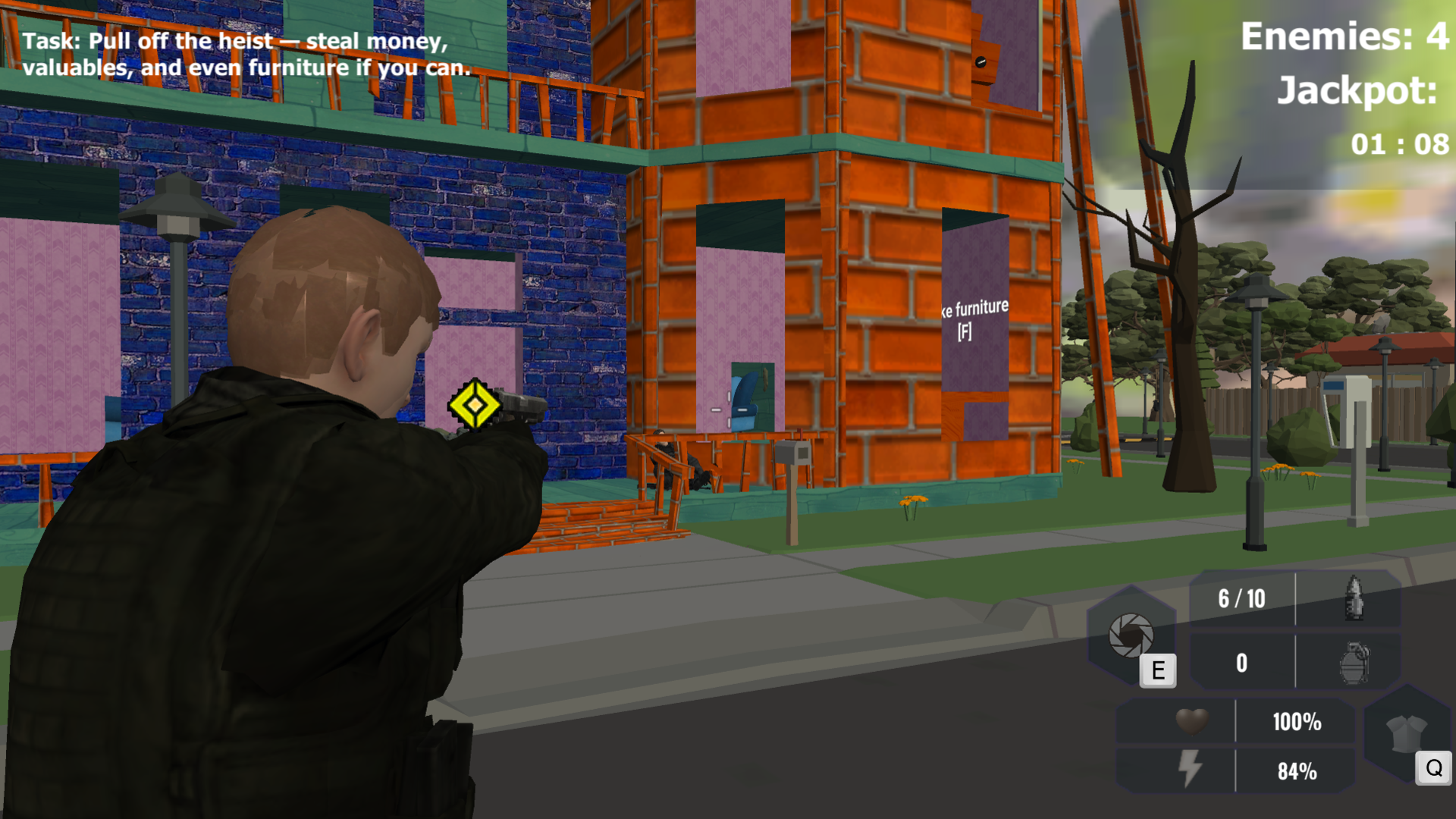Click the 84% stamina percentage bar
Image resolution: width=1456 pixels, height=819 pixels.
(1297, 771)
